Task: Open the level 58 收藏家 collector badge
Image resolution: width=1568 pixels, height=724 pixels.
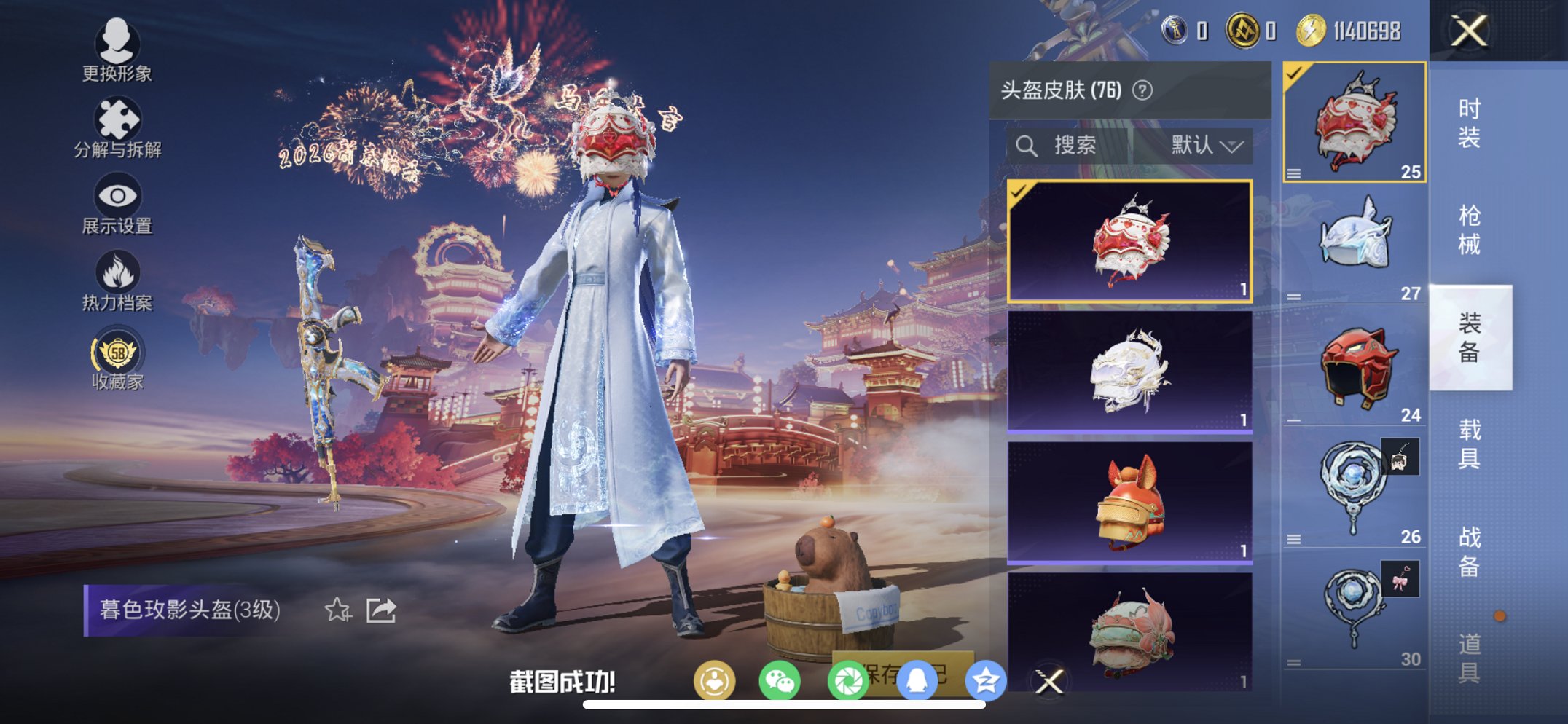Action: pos(118,355)
